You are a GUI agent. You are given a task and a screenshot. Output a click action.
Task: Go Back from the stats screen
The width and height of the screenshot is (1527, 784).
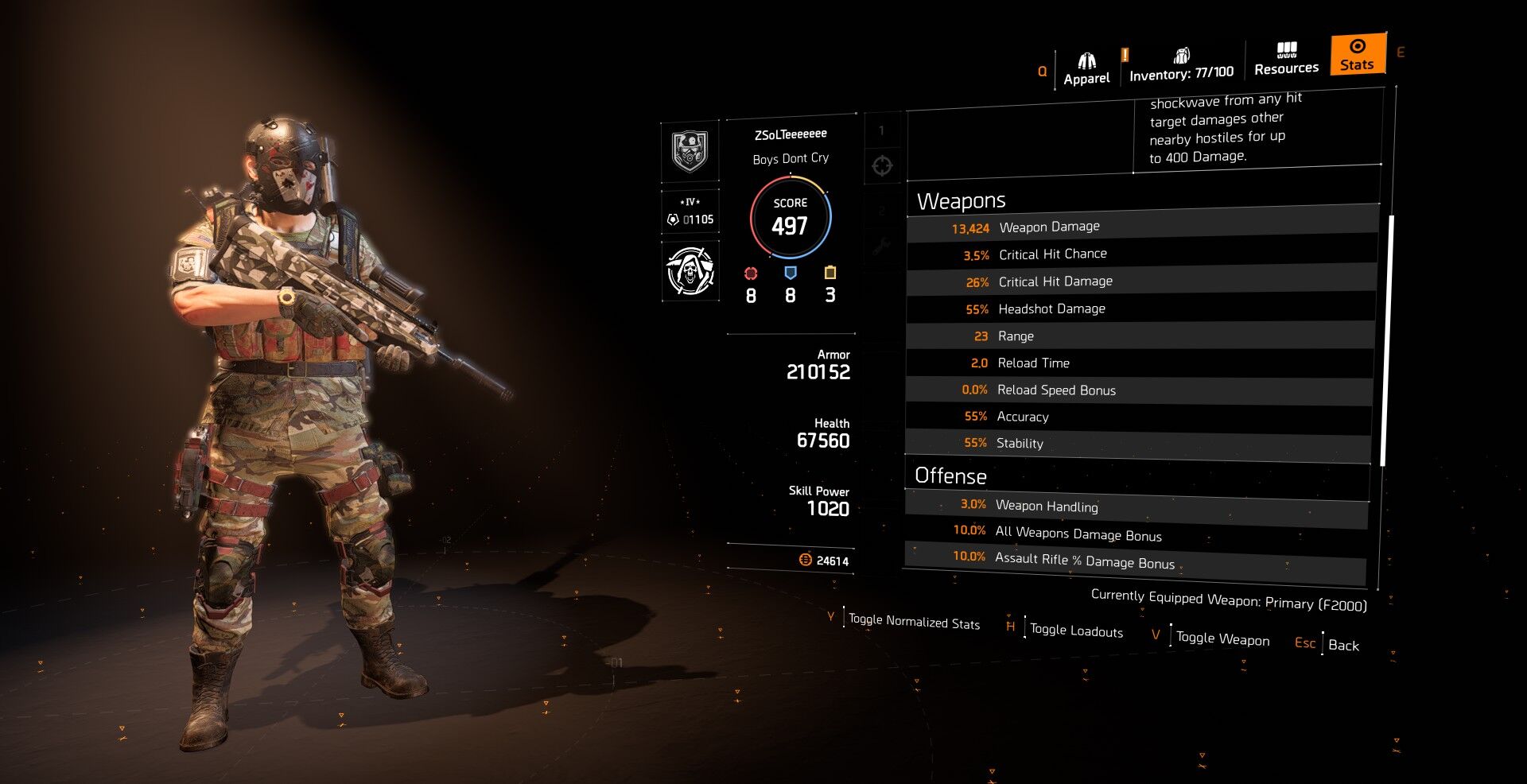(x=1342, y=645)
